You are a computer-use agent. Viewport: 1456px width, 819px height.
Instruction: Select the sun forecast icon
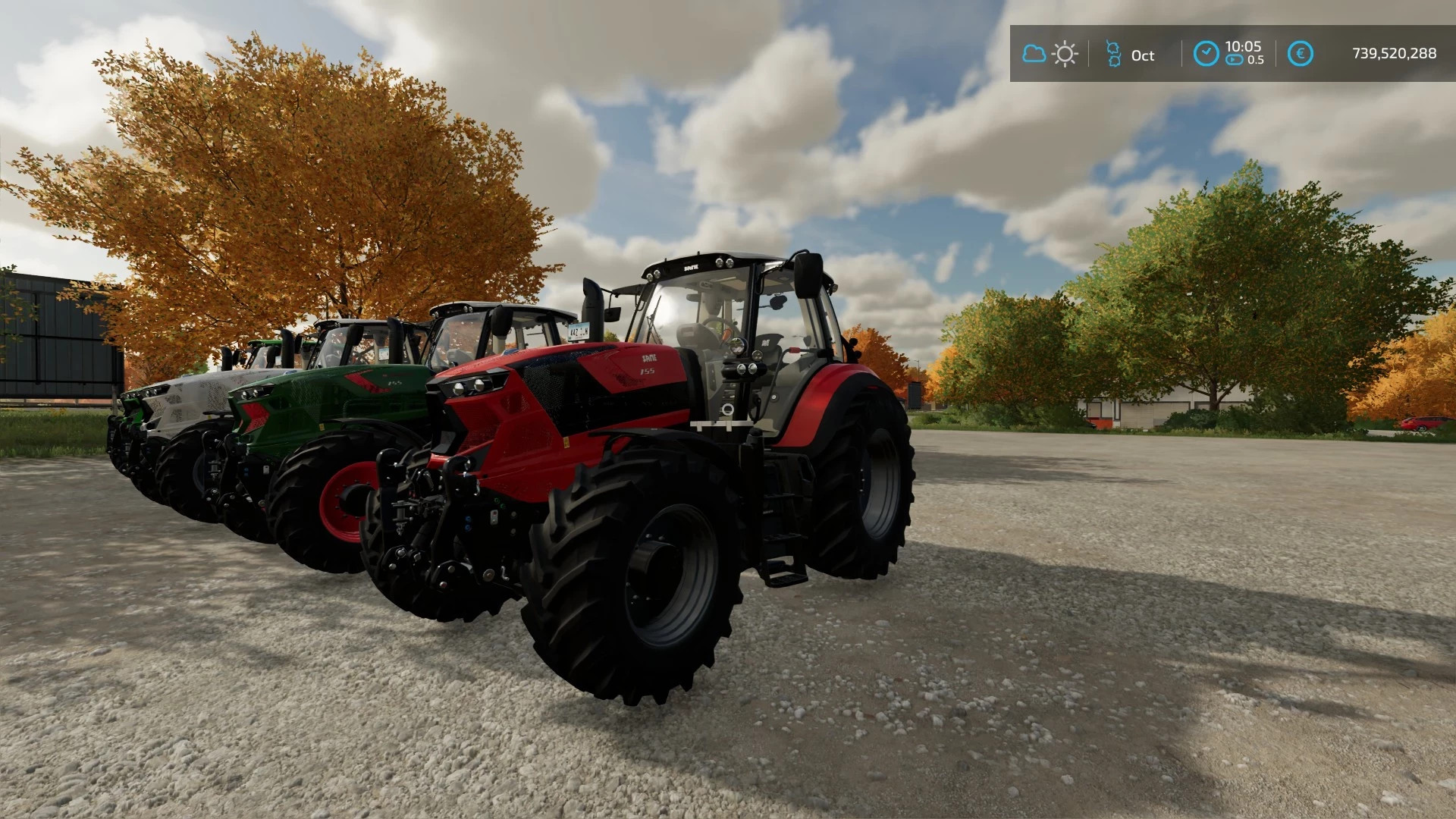(1065, 53)
